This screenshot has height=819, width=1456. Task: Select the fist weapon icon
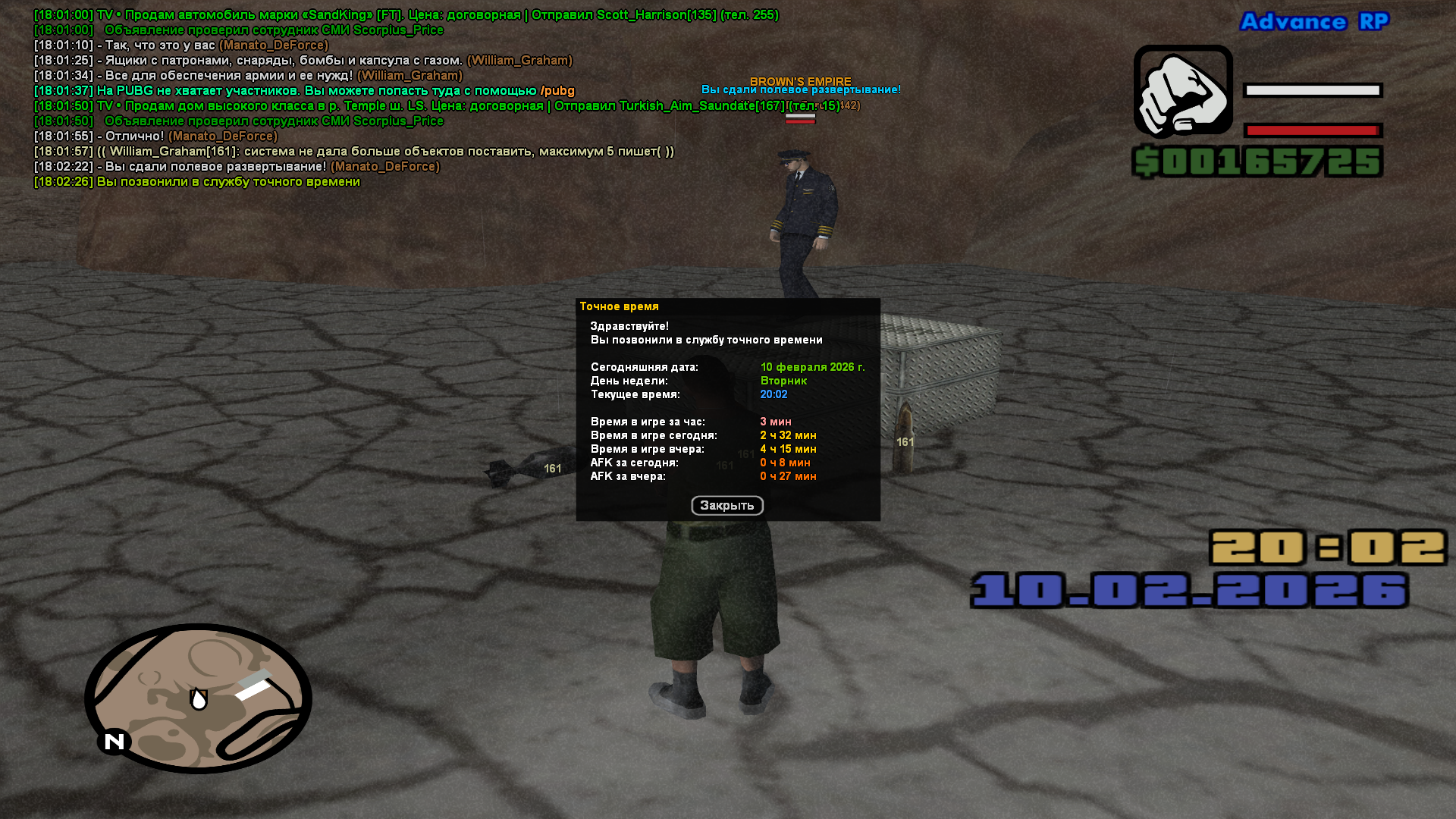pos(1182,92)
